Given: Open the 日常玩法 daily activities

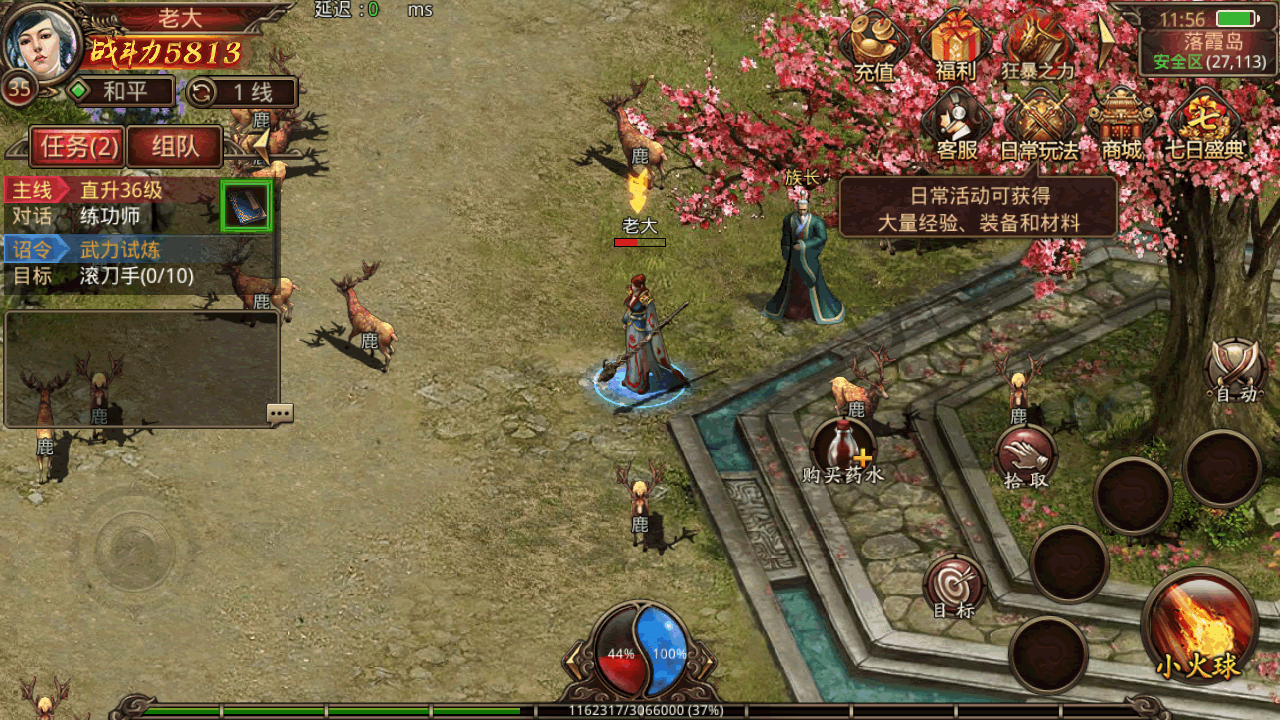Looking at the screenshot, I should click(x=1040, y=125).
